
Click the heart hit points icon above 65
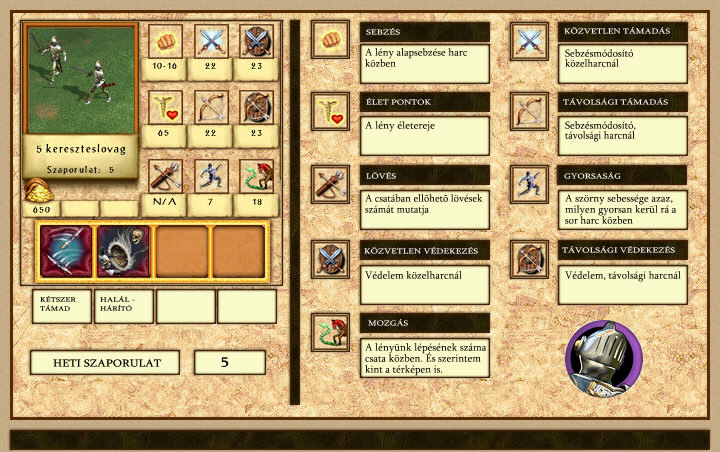[165, 107]
